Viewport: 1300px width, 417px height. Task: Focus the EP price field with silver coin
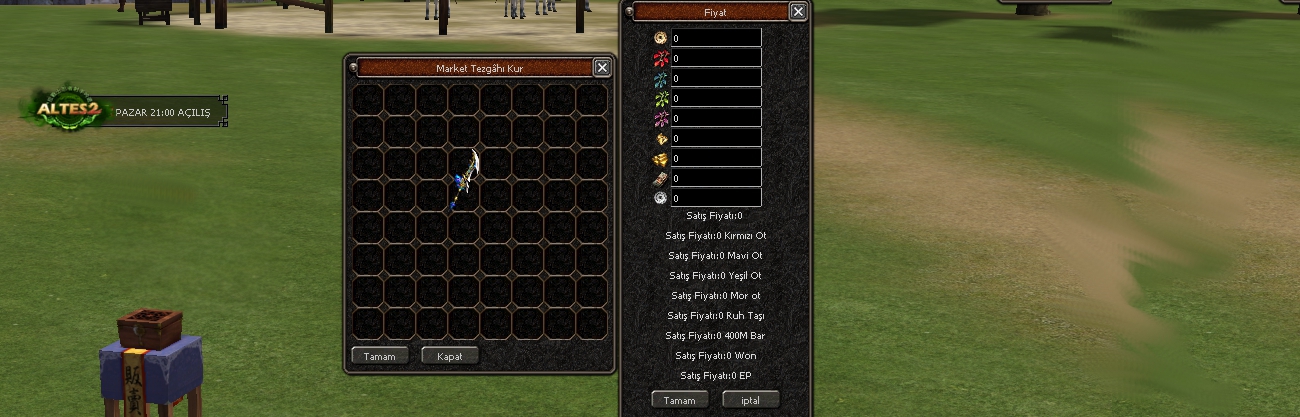715,198
